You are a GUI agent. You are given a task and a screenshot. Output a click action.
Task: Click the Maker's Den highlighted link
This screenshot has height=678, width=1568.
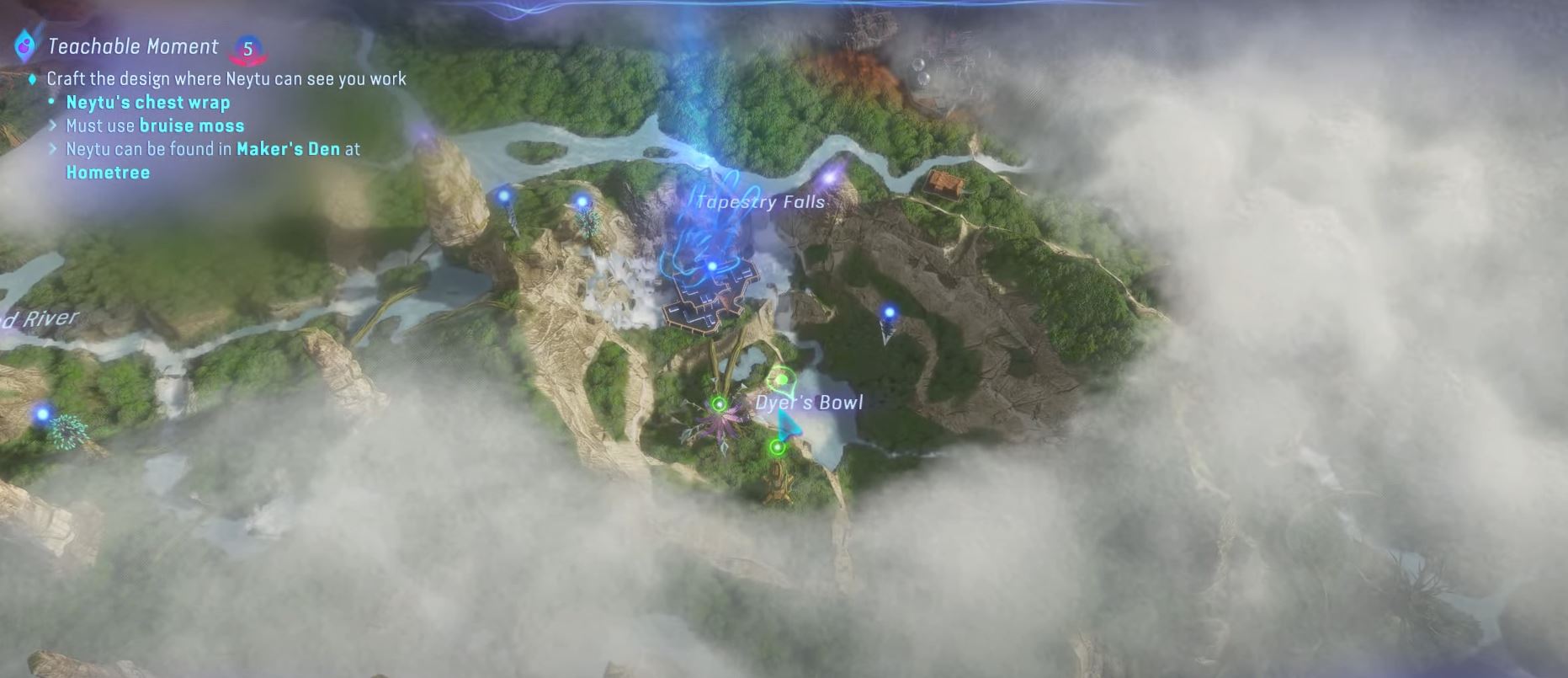pyautogui.click(x=289, y=149)
